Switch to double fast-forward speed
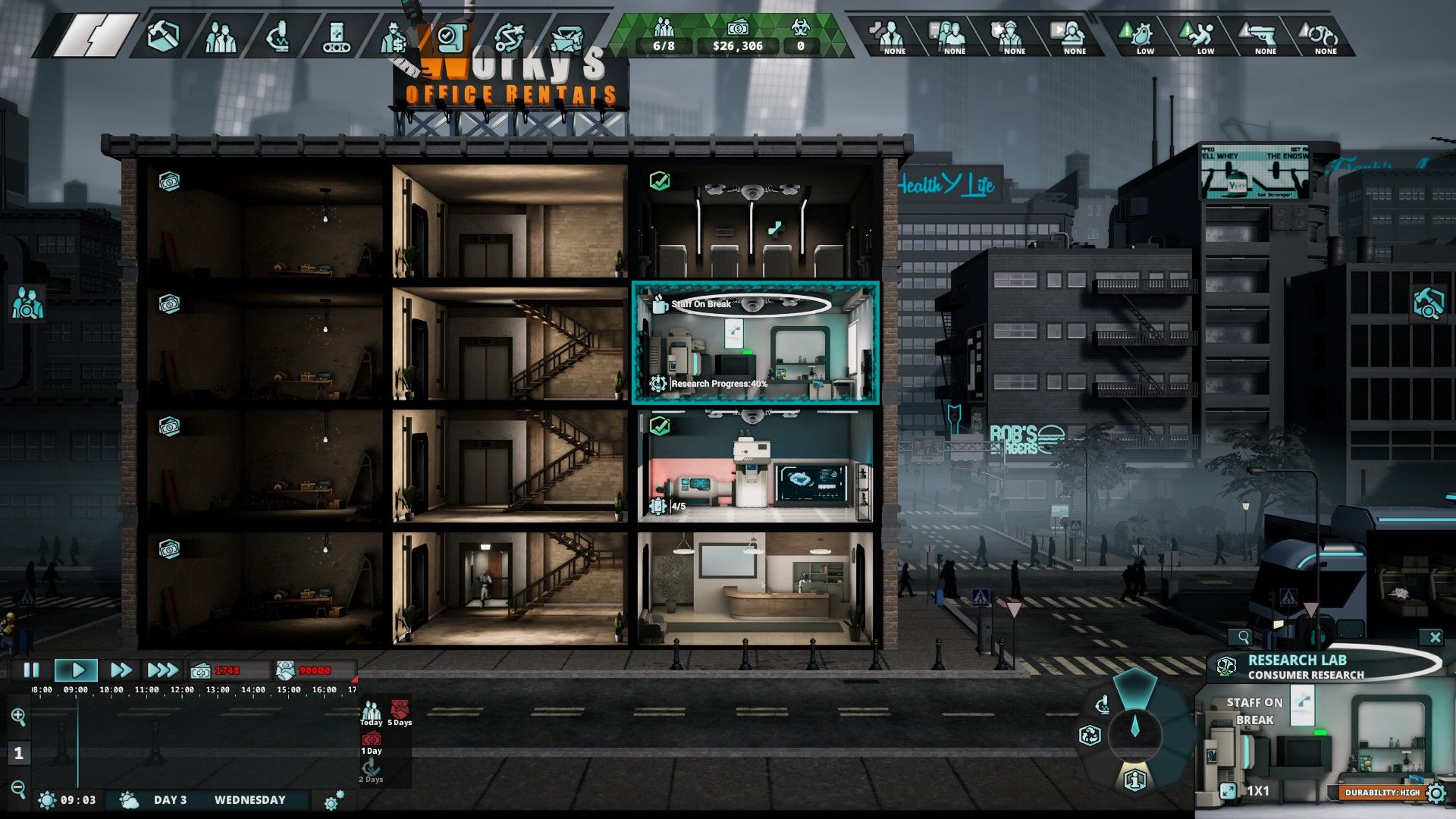 click(x=121, y=670)
